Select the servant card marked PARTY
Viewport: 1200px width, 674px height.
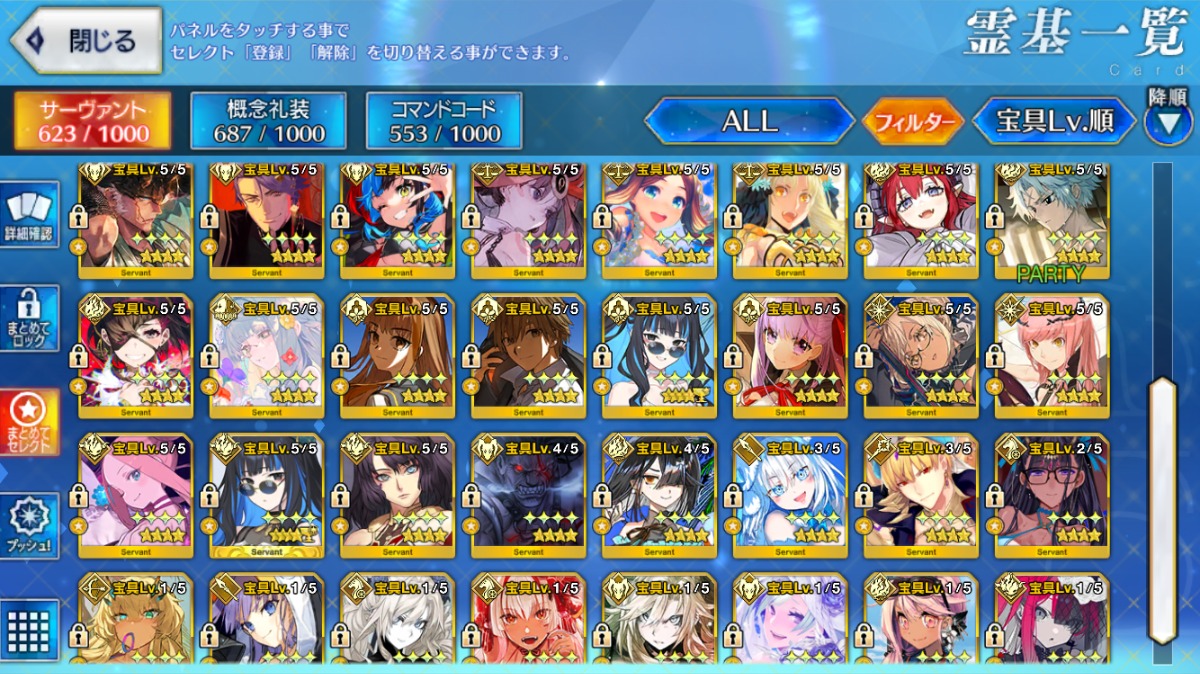click(x=1051, y=220)
